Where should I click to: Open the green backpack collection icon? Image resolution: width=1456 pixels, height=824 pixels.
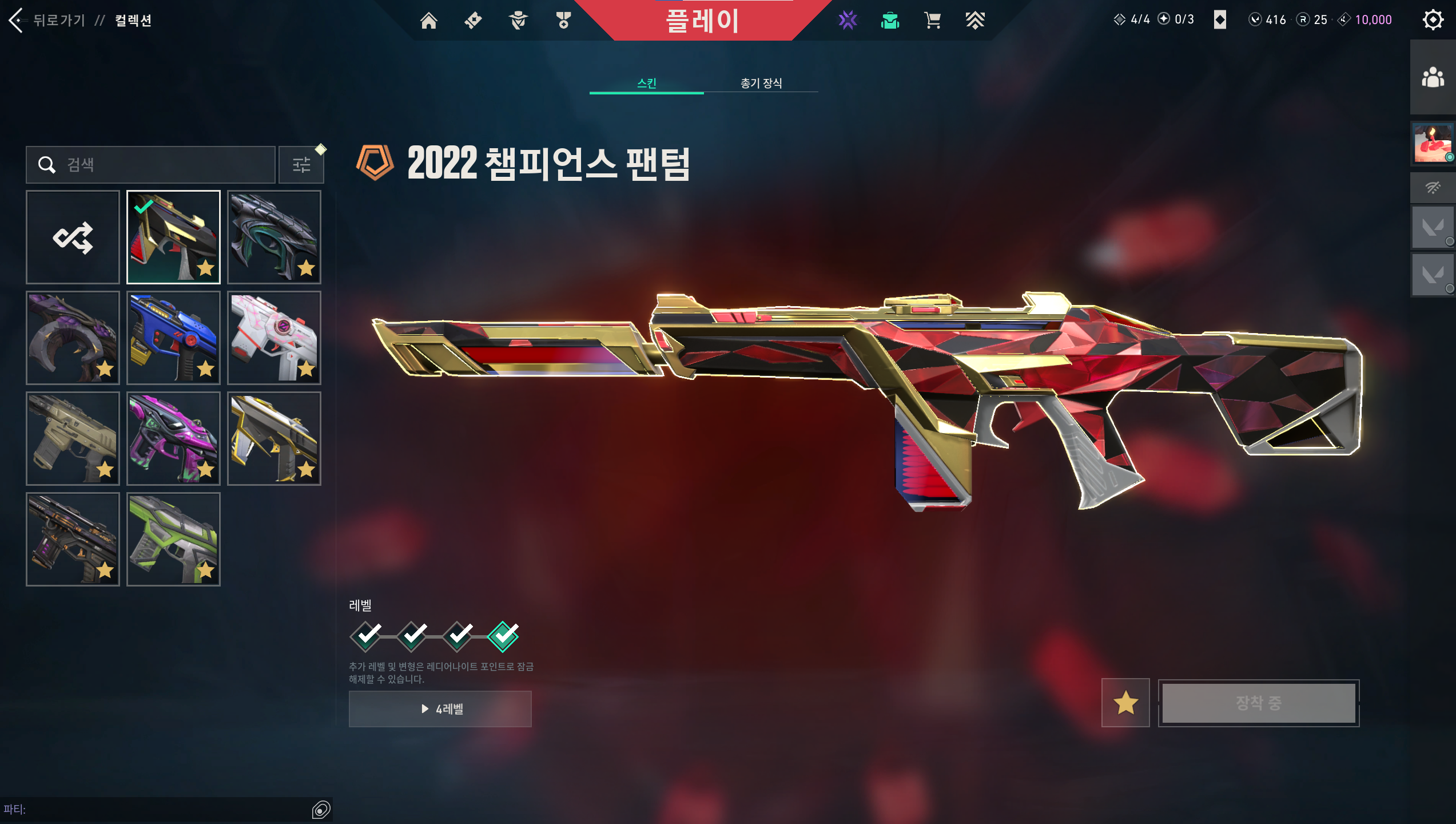tap(890, 21)
